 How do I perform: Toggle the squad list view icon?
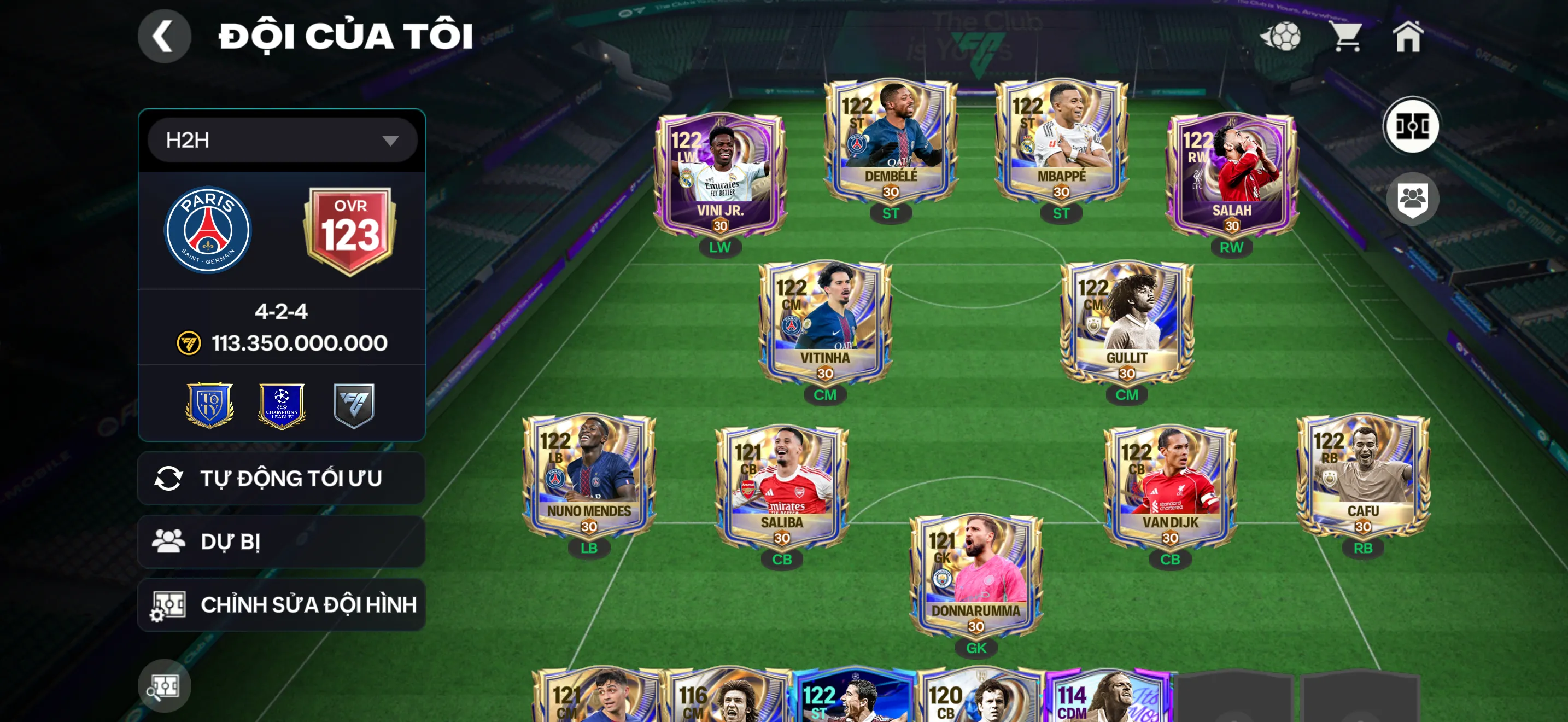1411,199
